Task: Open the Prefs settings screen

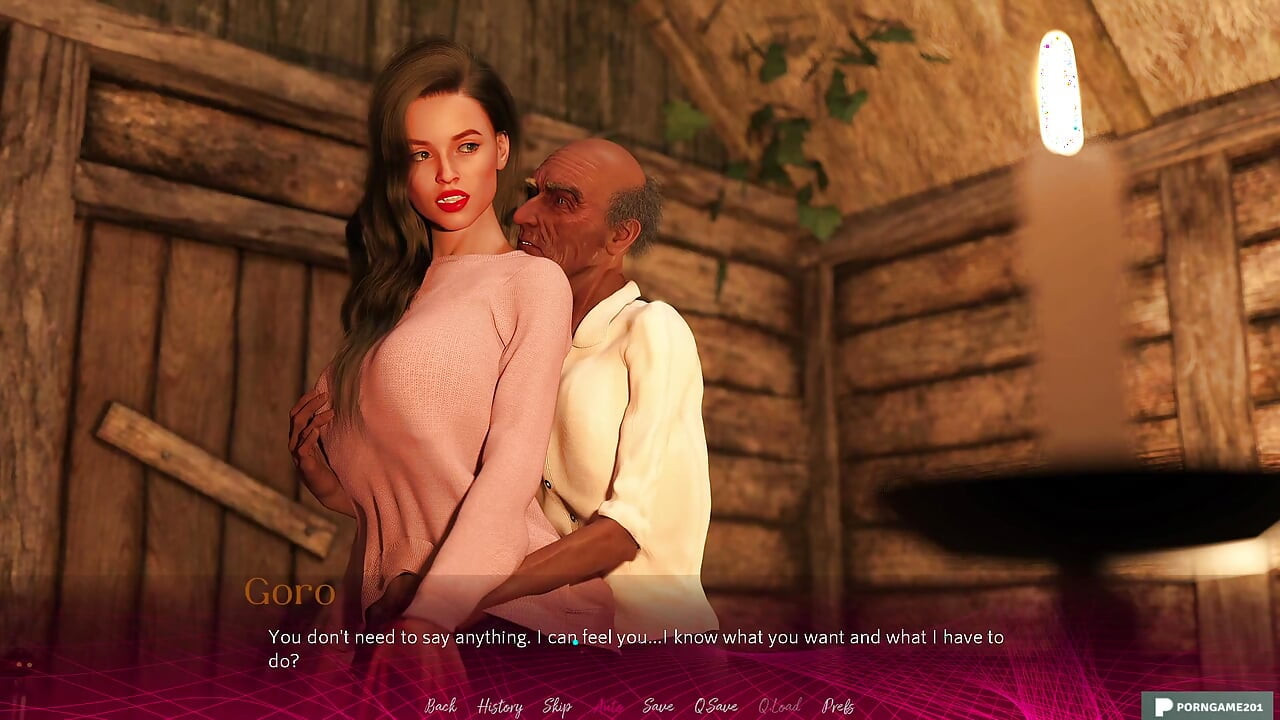Action: click(836, 707)
